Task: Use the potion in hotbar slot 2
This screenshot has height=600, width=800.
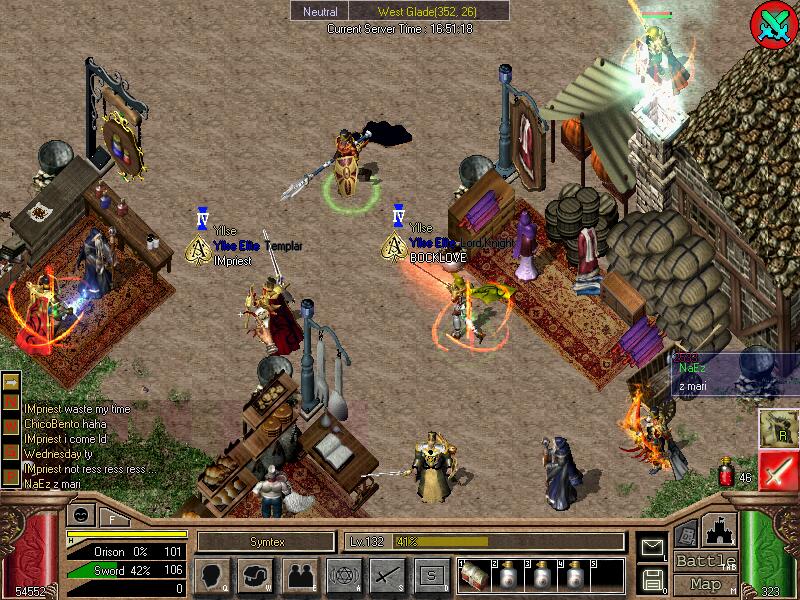Action: (509, 575)
